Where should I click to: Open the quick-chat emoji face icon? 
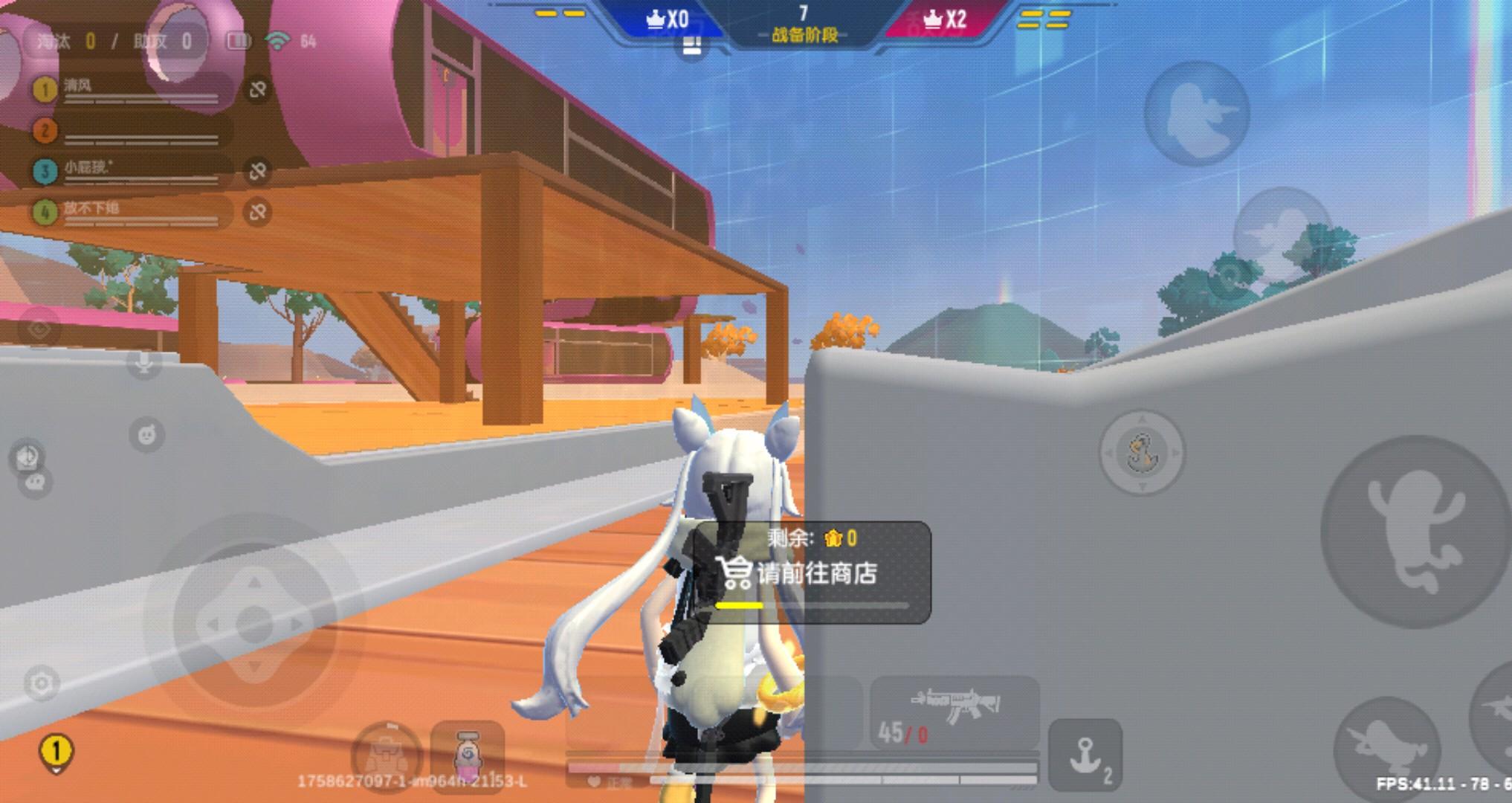(x=146, y=433)
